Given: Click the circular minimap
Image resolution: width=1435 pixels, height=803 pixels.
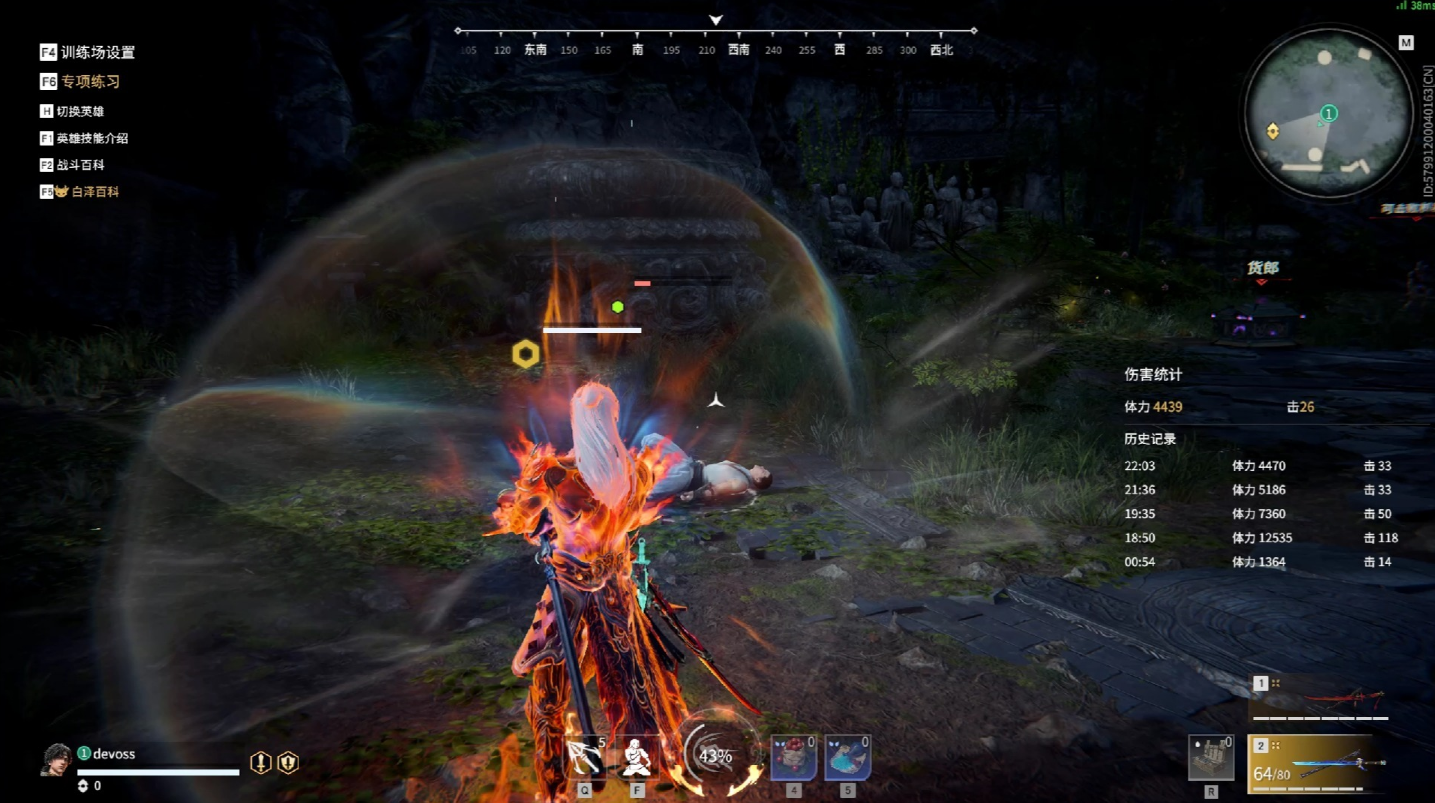Looking at the screenshot, I should click(x=1327, y=110).
